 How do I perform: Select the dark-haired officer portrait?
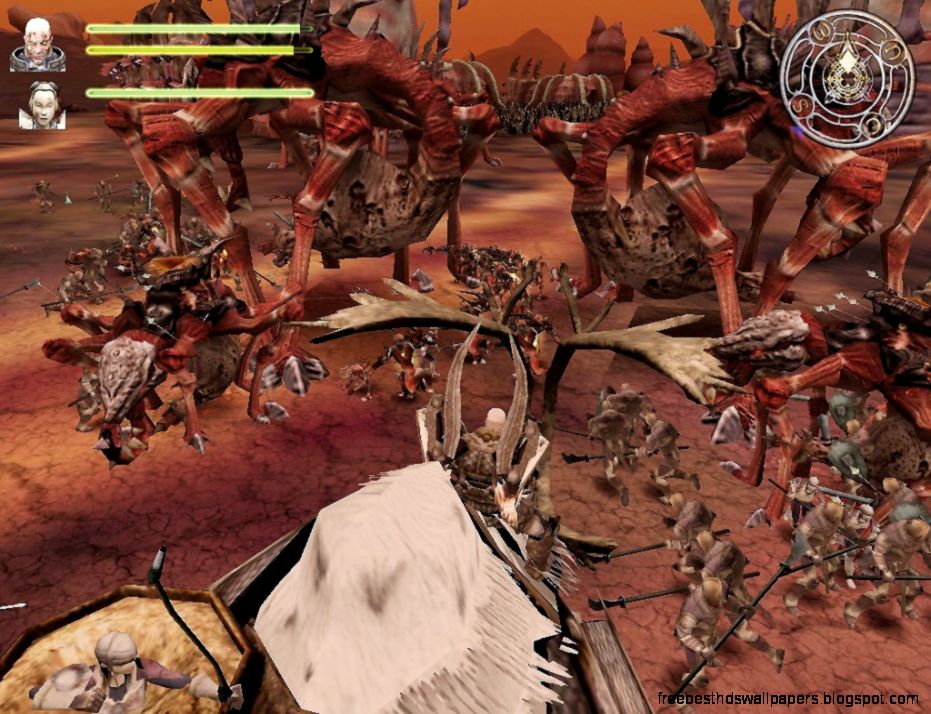42,104
